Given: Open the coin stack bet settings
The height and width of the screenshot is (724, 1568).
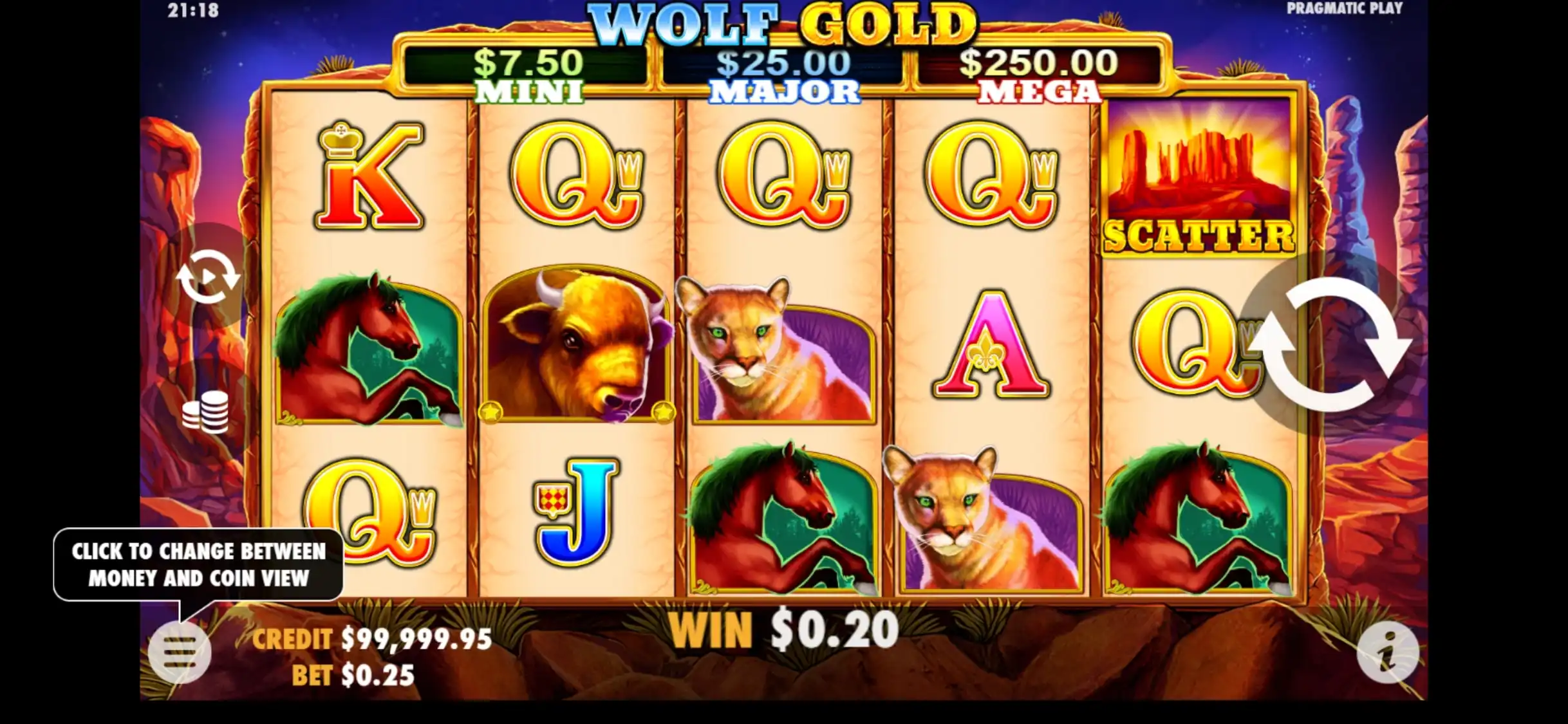Looking at the screenshot, I should tap(205, 411).
